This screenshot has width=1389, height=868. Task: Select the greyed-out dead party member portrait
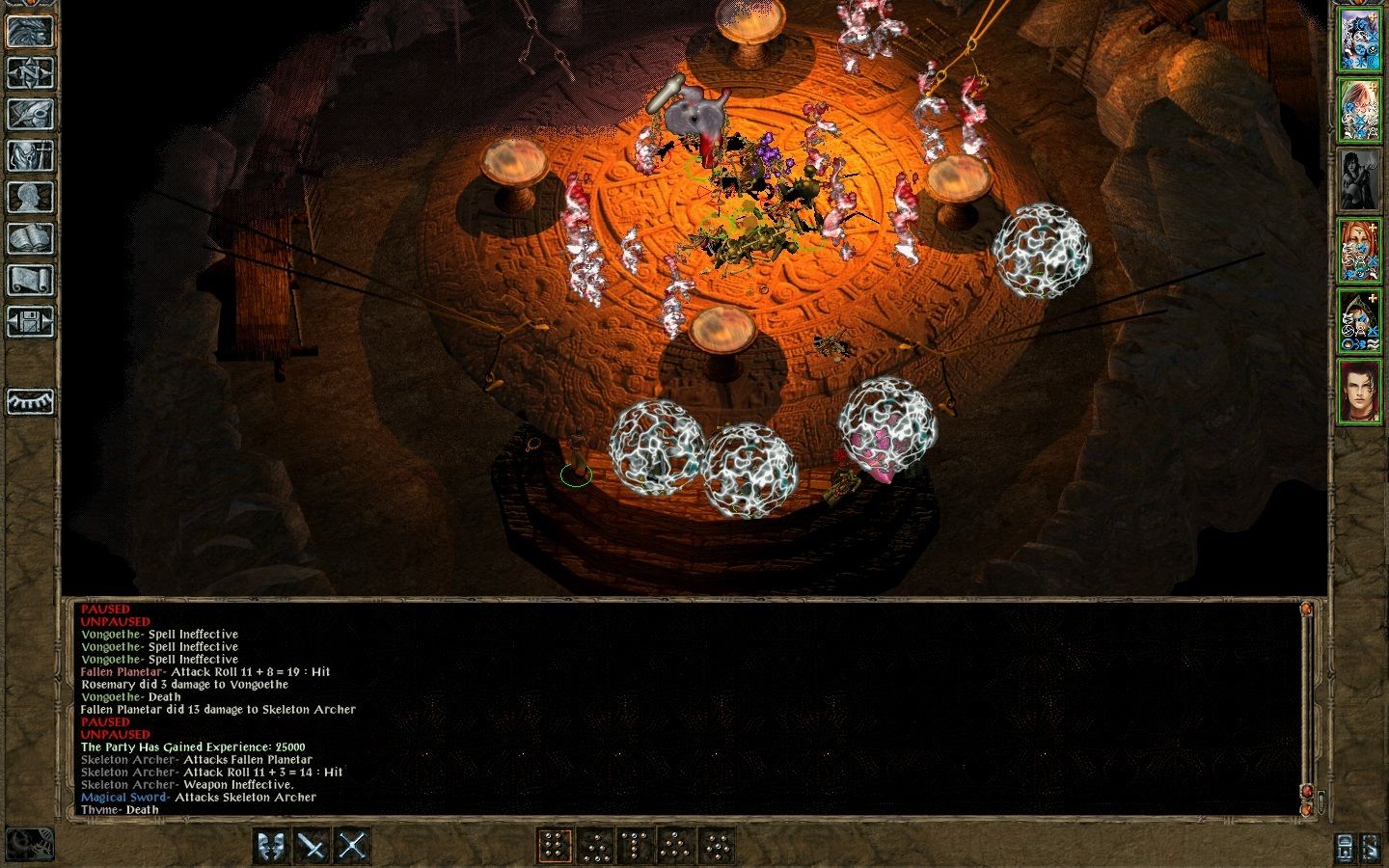[1359, 179]
